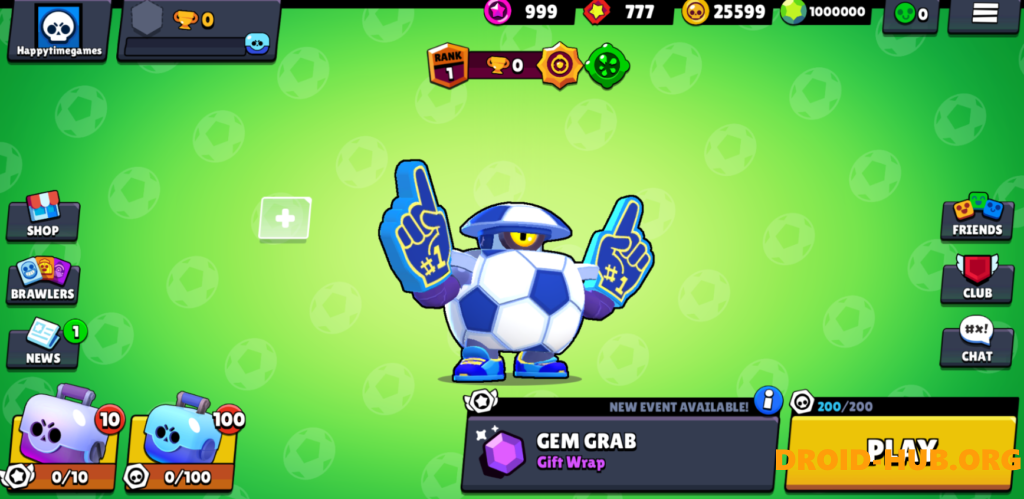
Task: Open the Chat window
Action: tap(977, 344)
